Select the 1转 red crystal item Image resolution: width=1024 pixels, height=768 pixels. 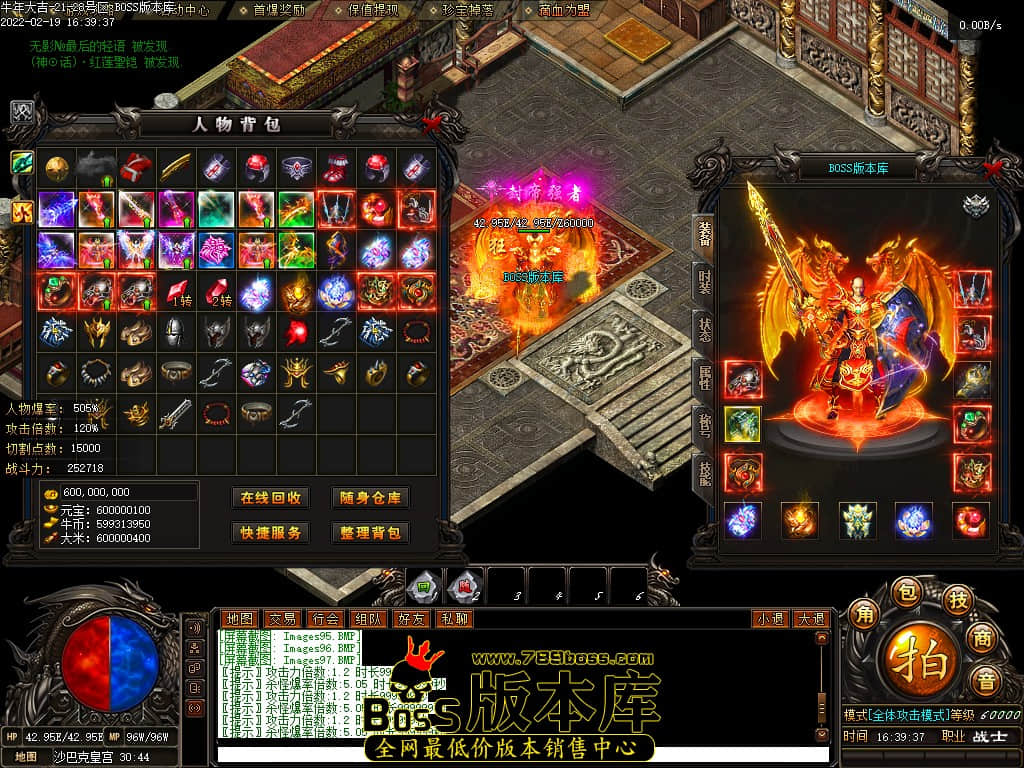point(177,292)
